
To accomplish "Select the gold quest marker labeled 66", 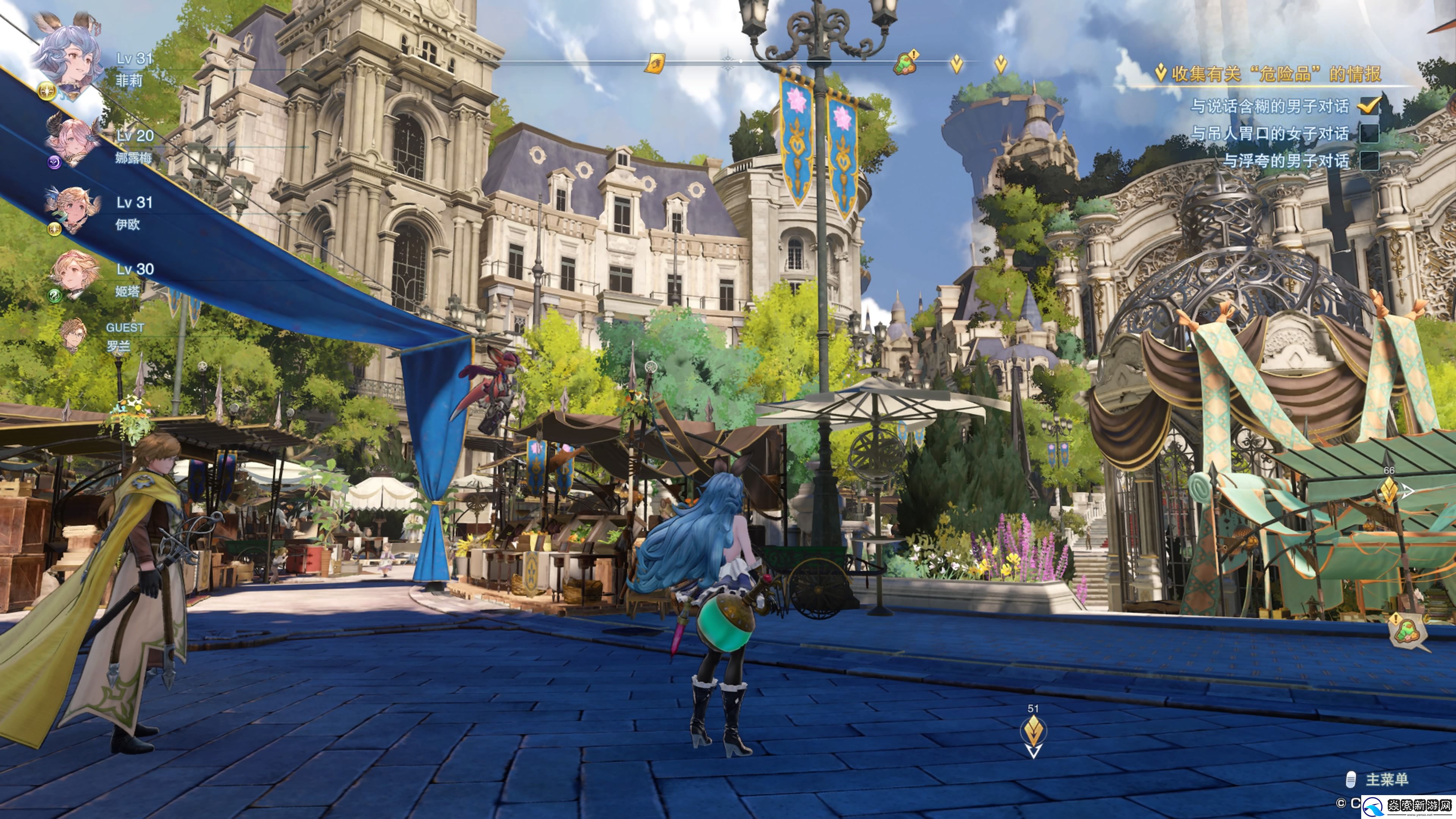I will click(x=1389, y=491).
